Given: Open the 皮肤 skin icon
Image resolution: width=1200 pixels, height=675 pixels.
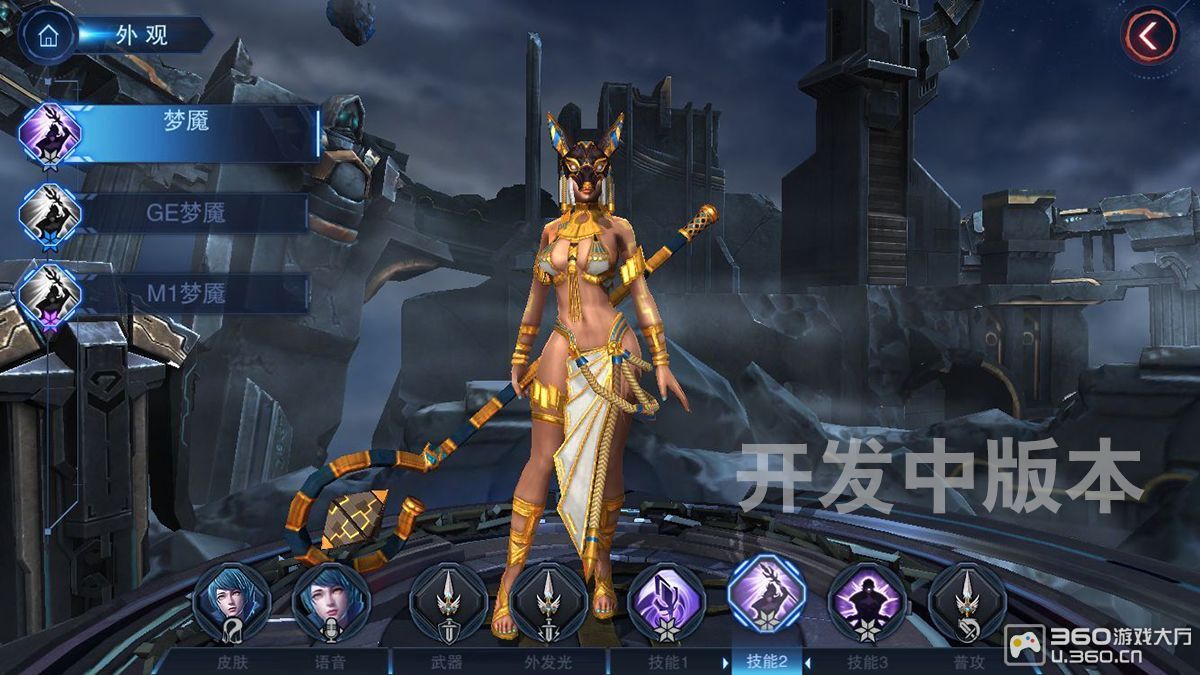Looking at the screenshot, I should 231,602.
